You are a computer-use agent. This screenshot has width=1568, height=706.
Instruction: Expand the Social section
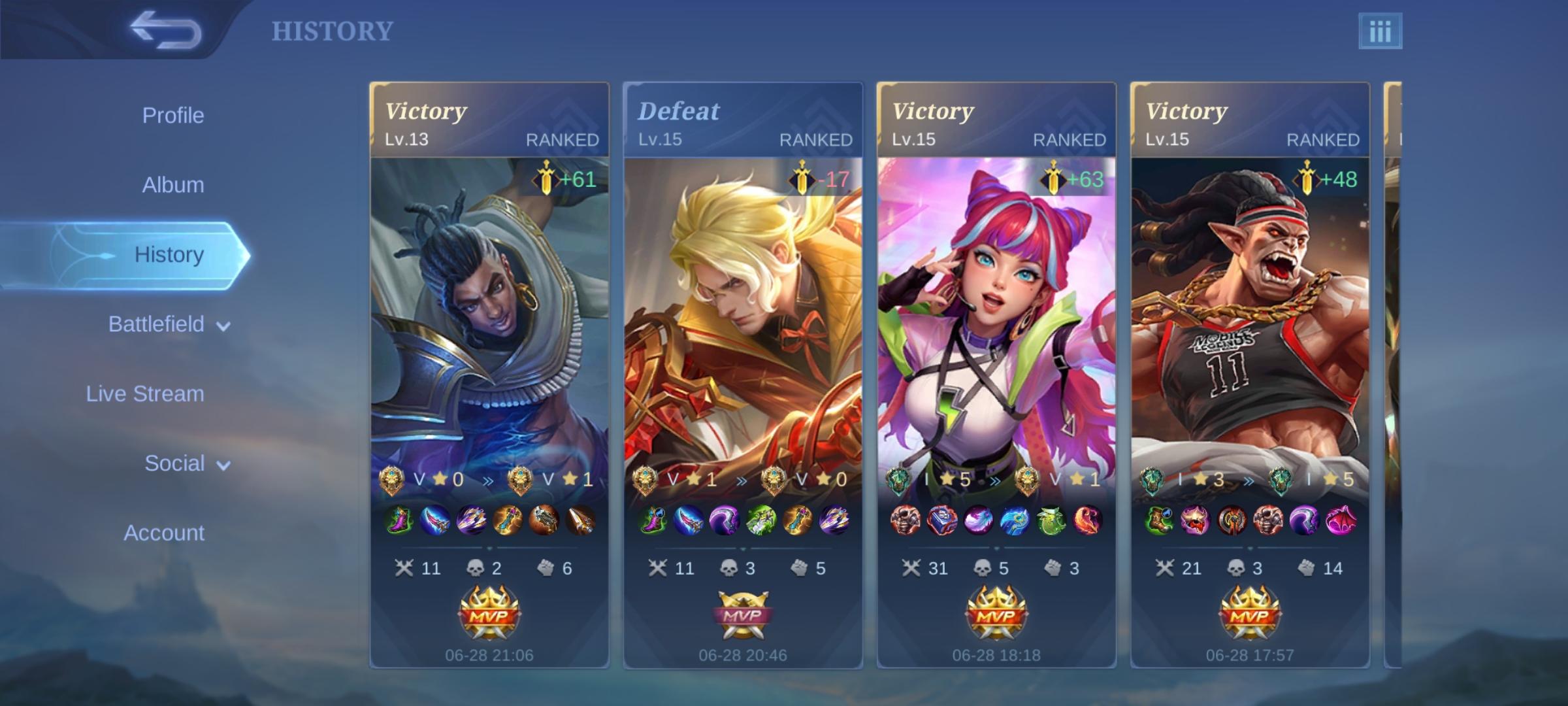(174, 462)
